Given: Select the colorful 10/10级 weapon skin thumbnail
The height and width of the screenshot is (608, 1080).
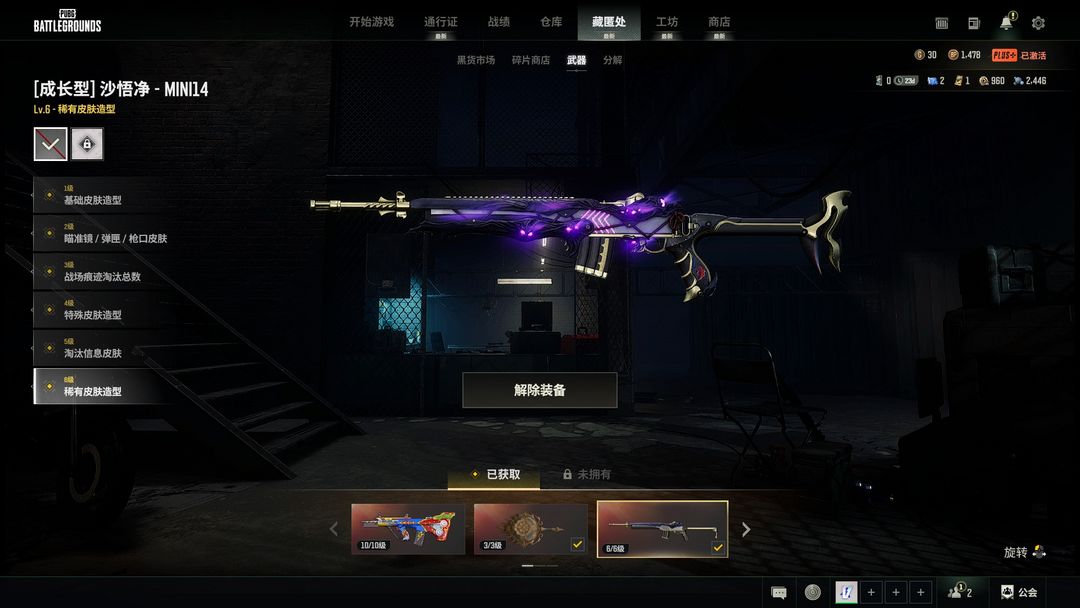Looking at the screenshot, I should 408,528.
